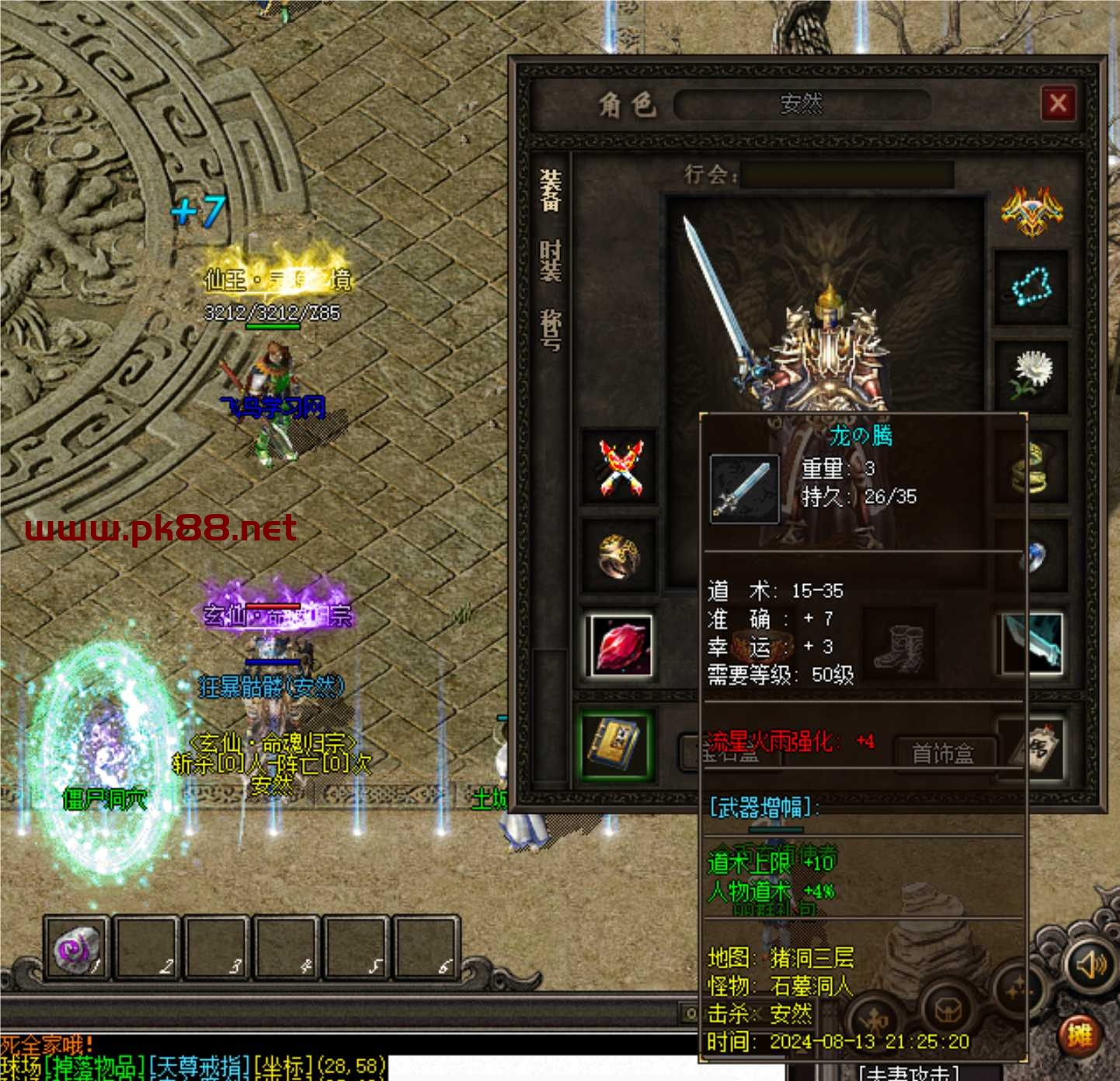Toggle the sound speaker button
This screenshot has height=1081, width=1120.
coord(1090,965)
